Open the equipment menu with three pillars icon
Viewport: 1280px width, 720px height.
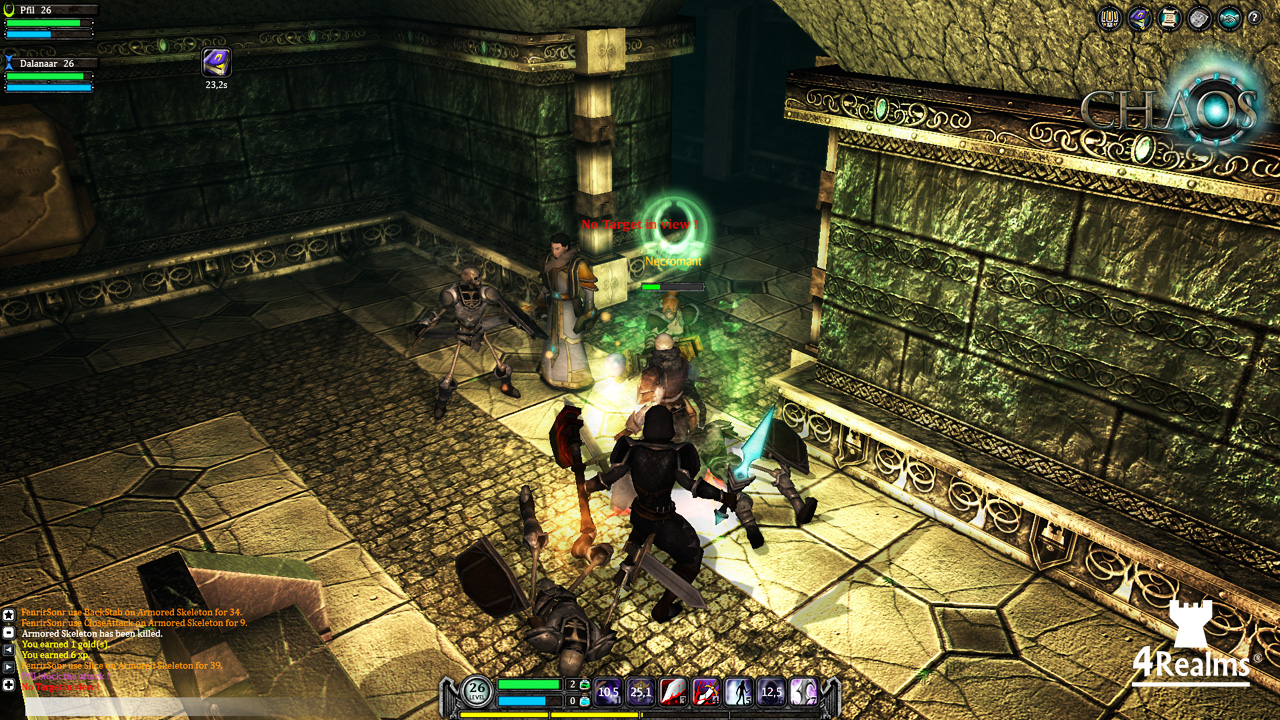point(1109,18)
